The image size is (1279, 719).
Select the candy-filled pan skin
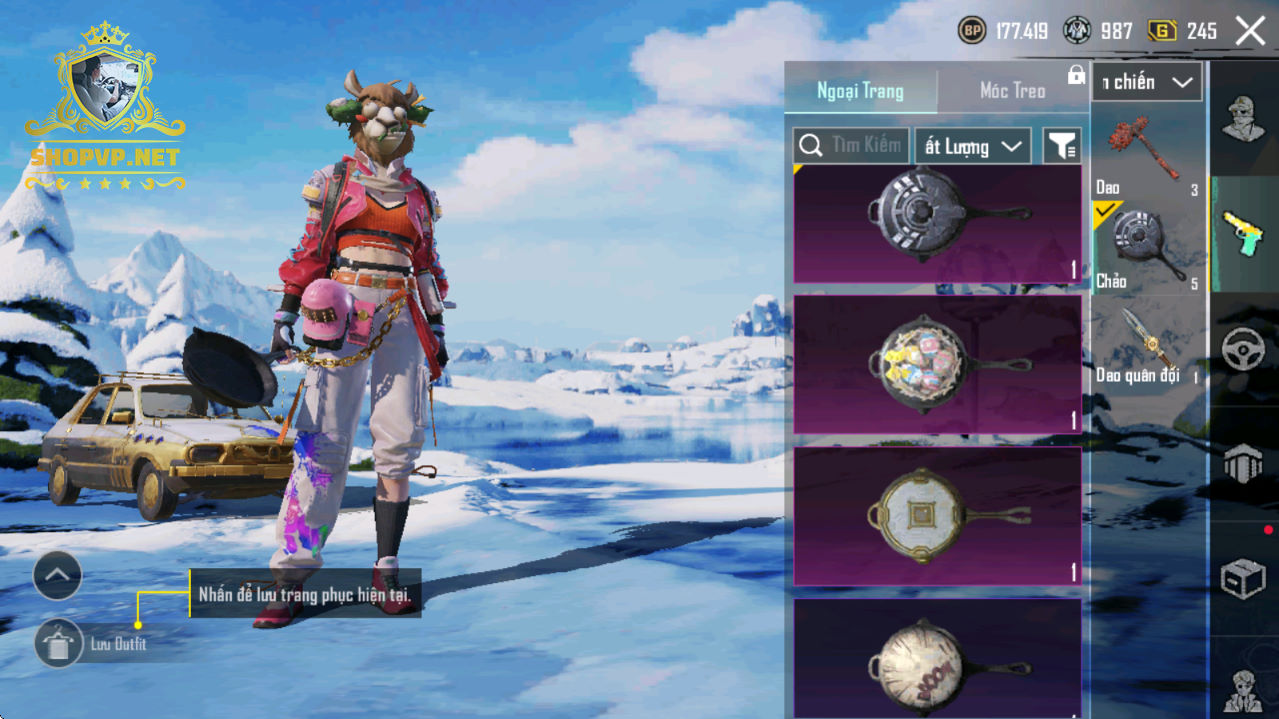tap(937, 364)
